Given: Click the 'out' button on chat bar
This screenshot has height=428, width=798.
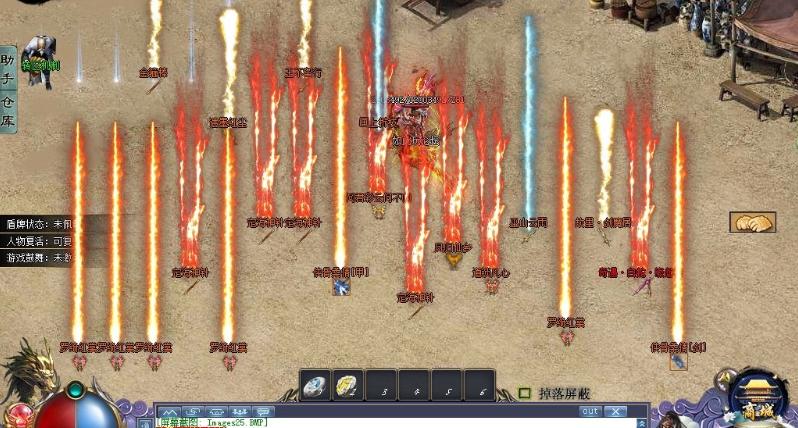Looking at the screenshot, I should 590,411.
